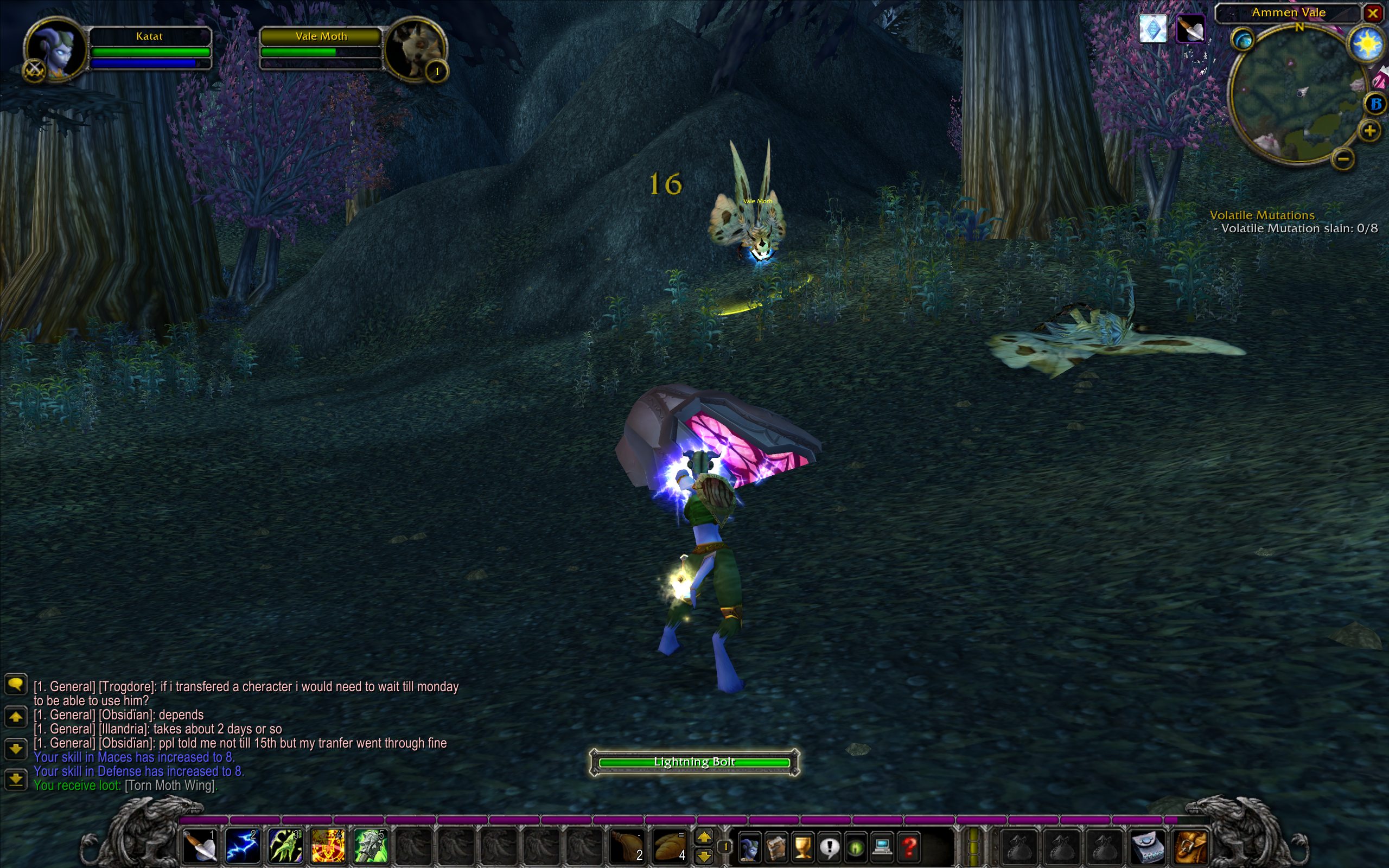
Task: Click the day-night sun indicator on minimap
Action: tap(1367, 44)
